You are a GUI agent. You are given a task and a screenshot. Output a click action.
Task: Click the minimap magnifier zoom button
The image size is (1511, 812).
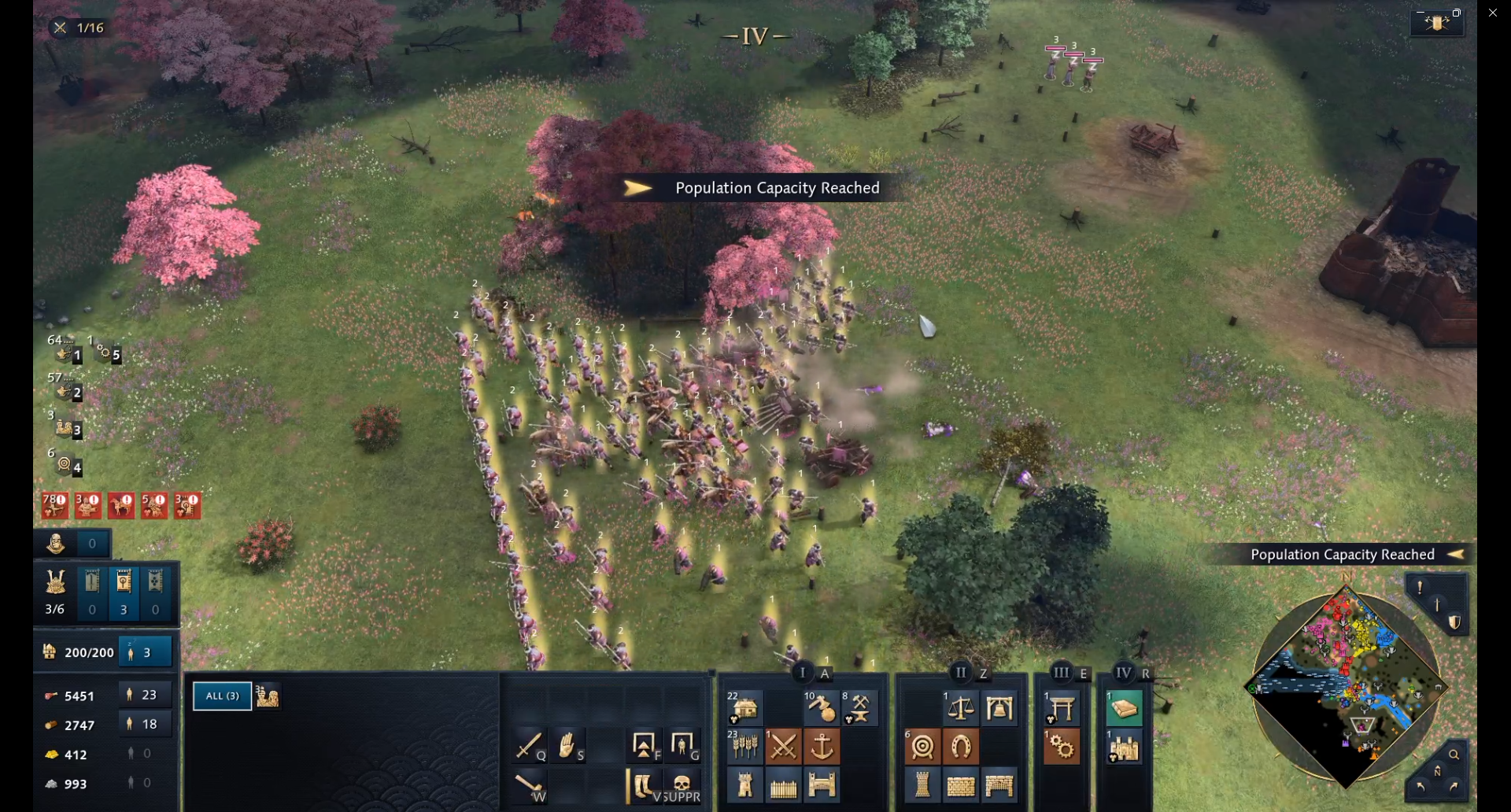pos(1454,755)
